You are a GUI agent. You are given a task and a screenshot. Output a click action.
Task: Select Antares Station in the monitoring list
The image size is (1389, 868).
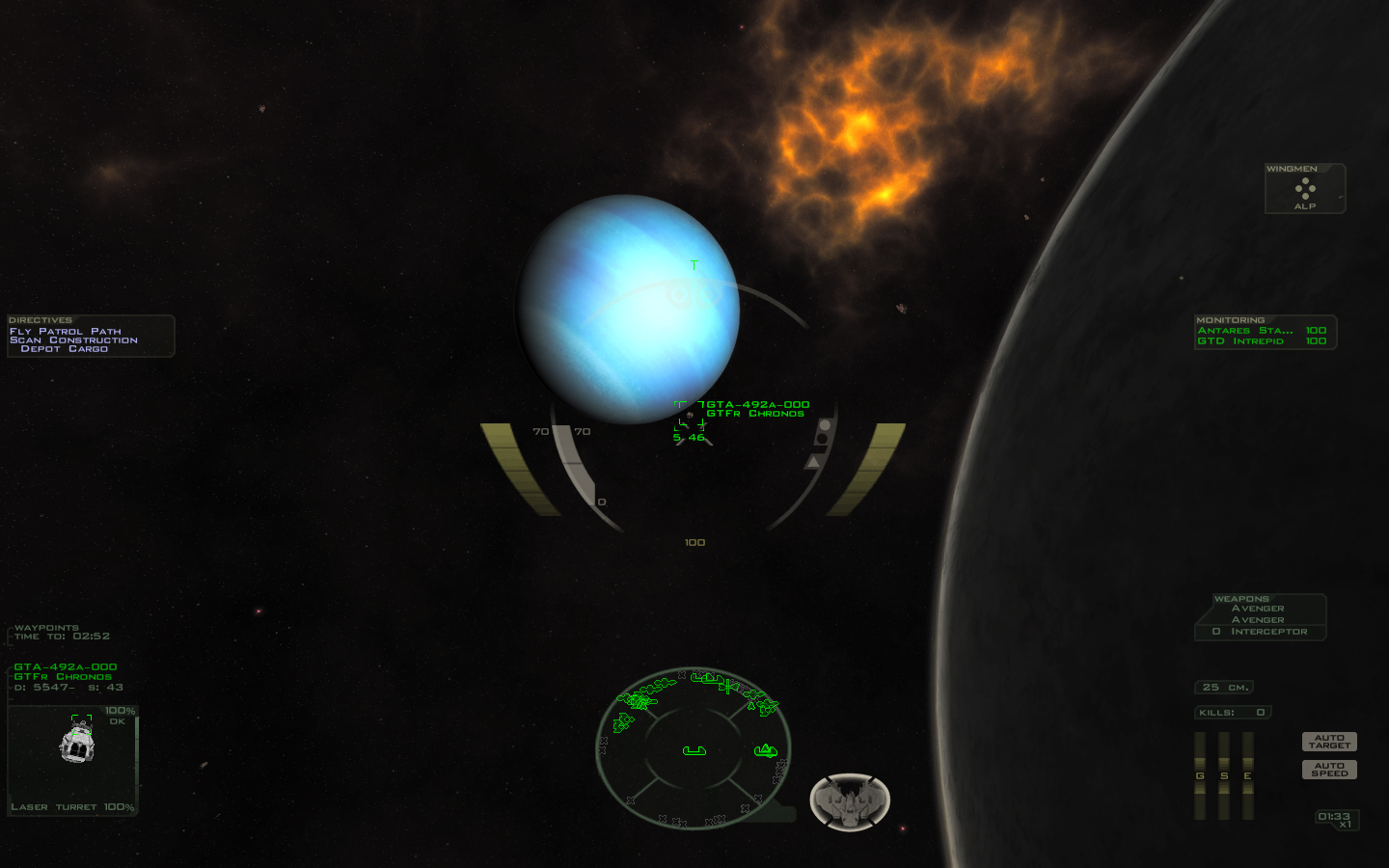point(1244,331)
